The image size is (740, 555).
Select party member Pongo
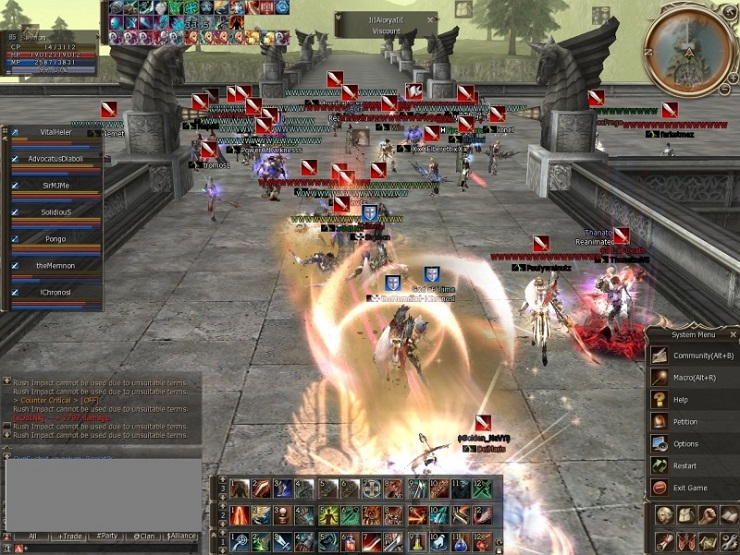(57, 239)
